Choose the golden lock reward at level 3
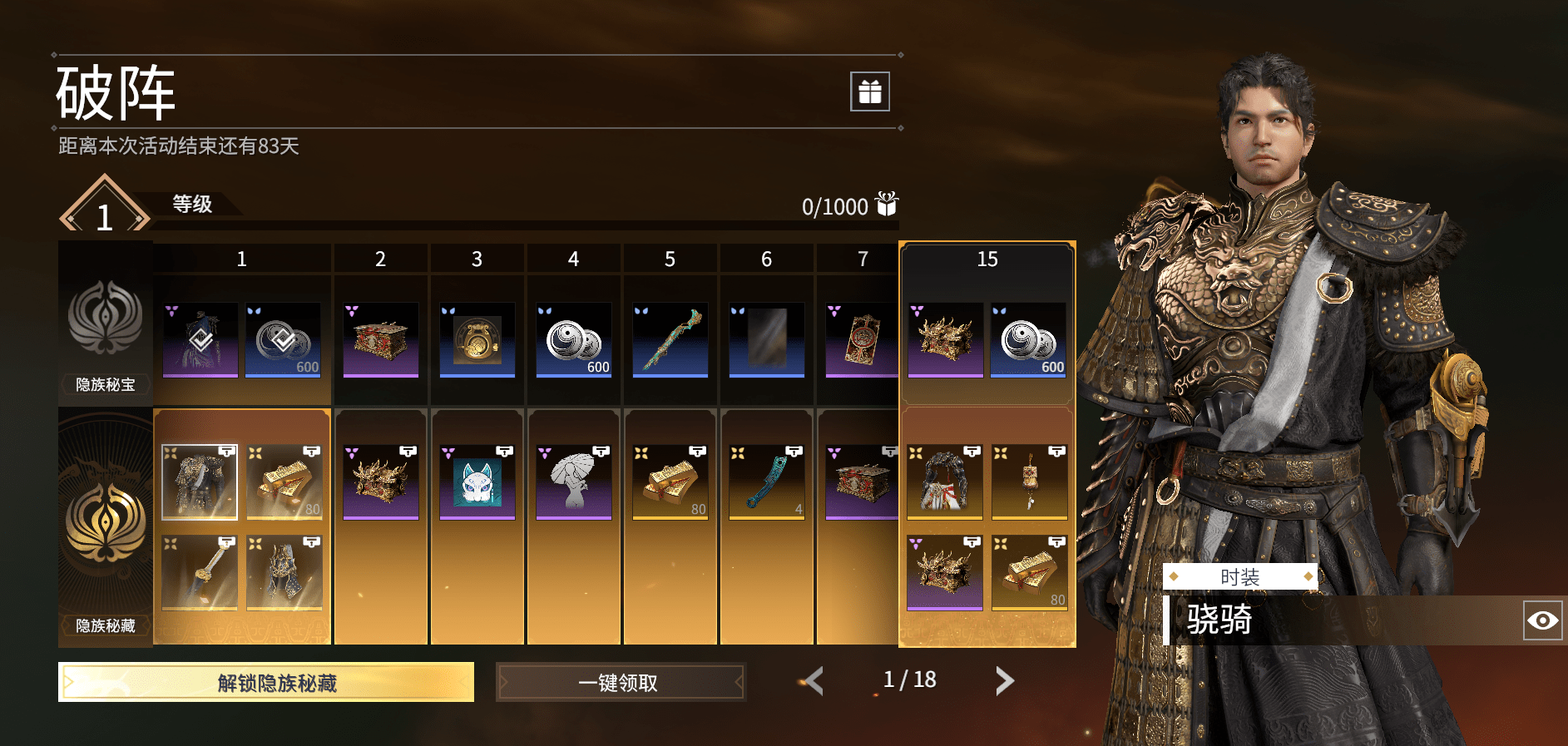 click(x=477, y=339)
